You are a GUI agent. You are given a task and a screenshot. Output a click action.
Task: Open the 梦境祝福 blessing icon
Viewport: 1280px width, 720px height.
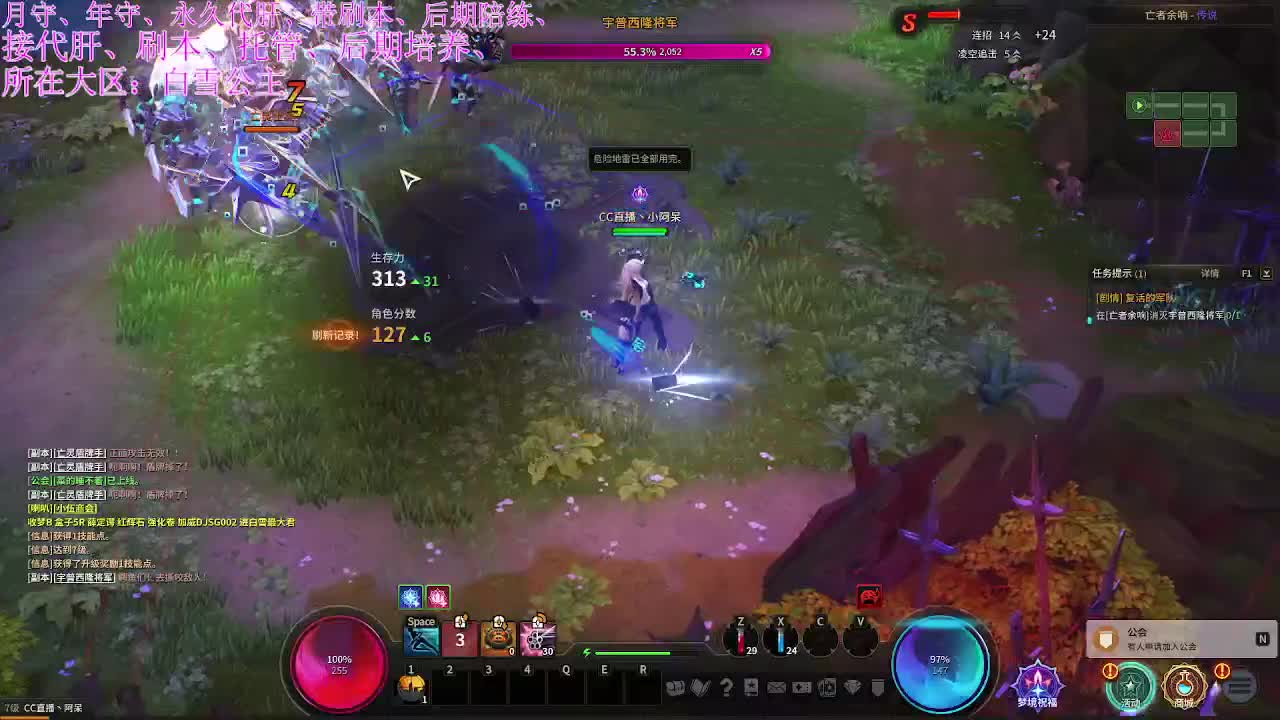point(1036,686)
